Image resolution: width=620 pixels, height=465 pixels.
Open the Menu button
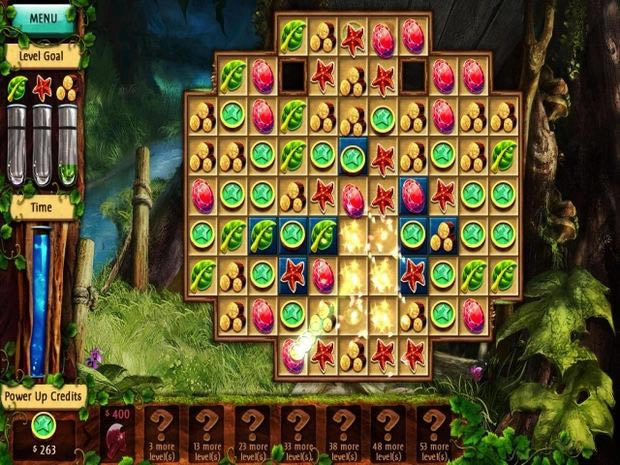44,17
